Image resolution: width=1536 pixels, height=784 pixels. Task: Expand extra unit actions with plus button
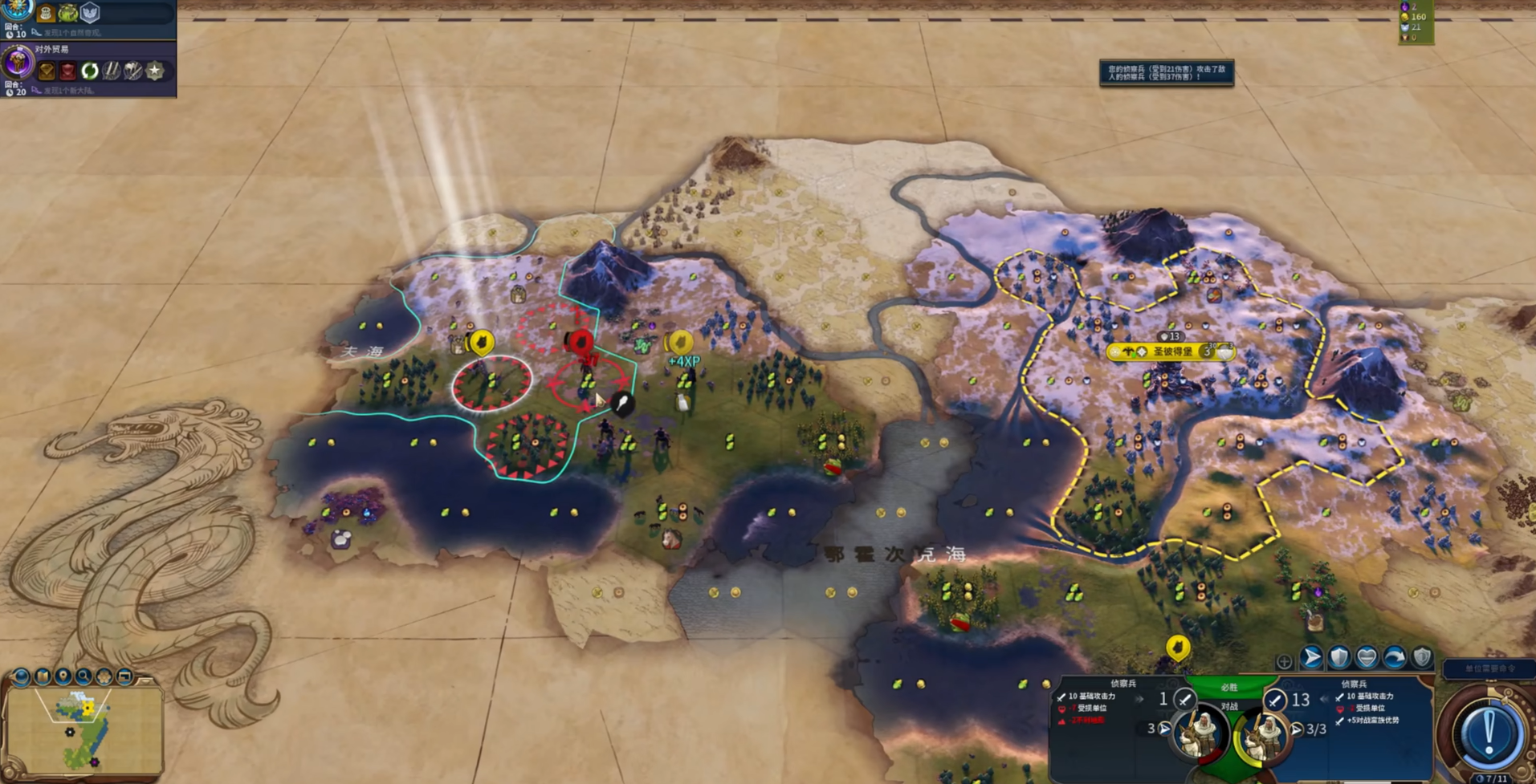coord(1284,662)
